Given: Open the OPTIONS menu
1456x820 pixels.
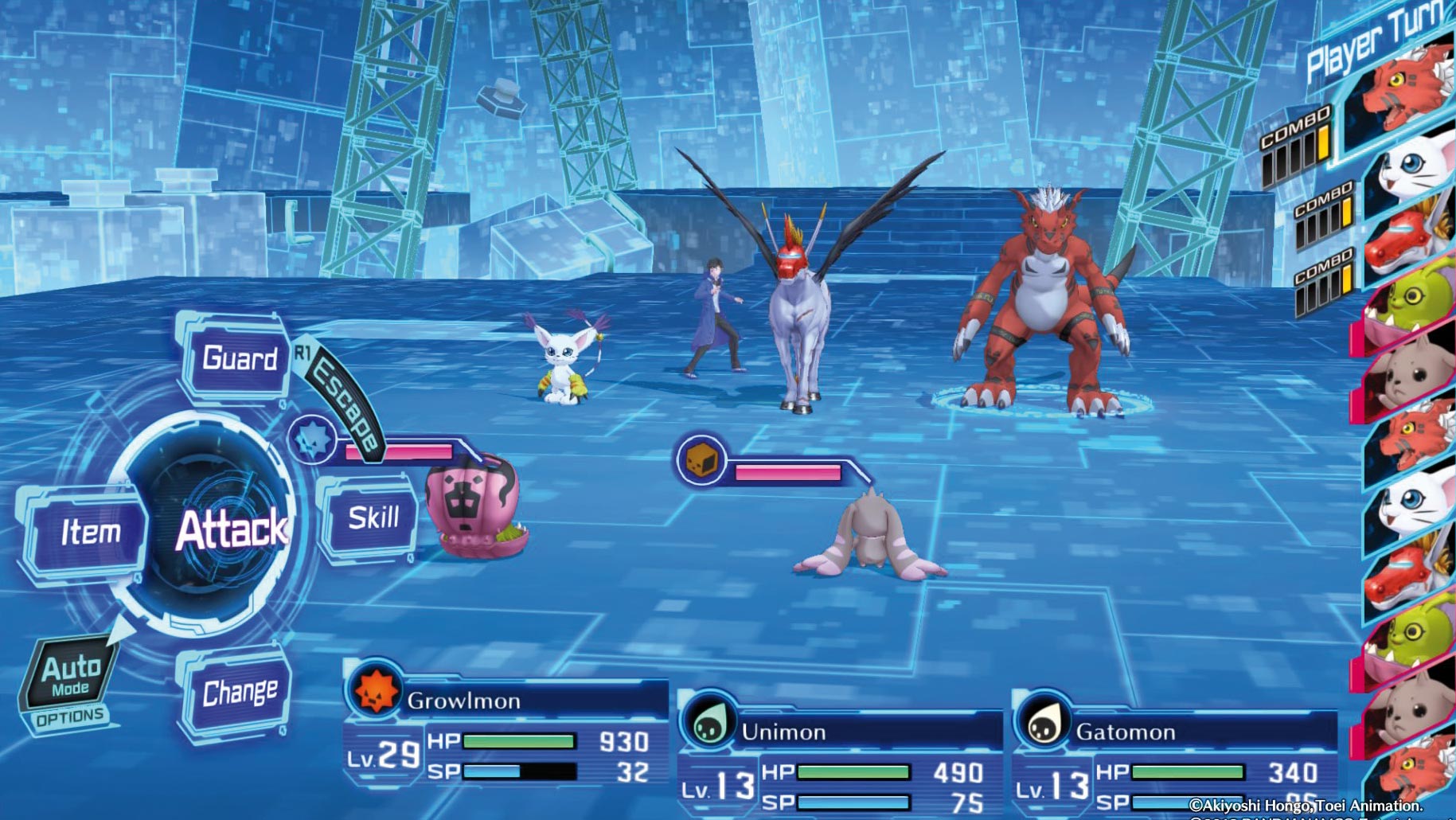Looking at the screenshot, I should [x=70, y=717].
